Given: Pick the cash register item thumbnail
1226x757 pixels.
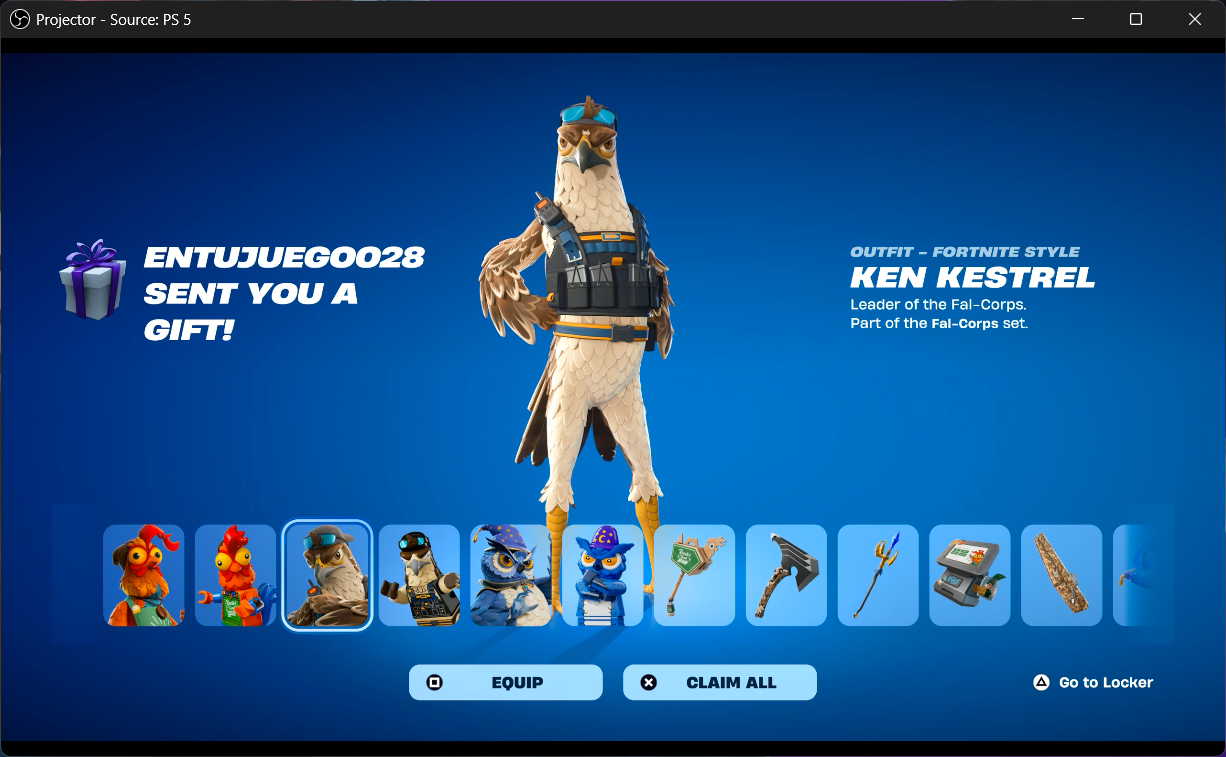Looking at the screenshot, I should (x=970, y=575).
